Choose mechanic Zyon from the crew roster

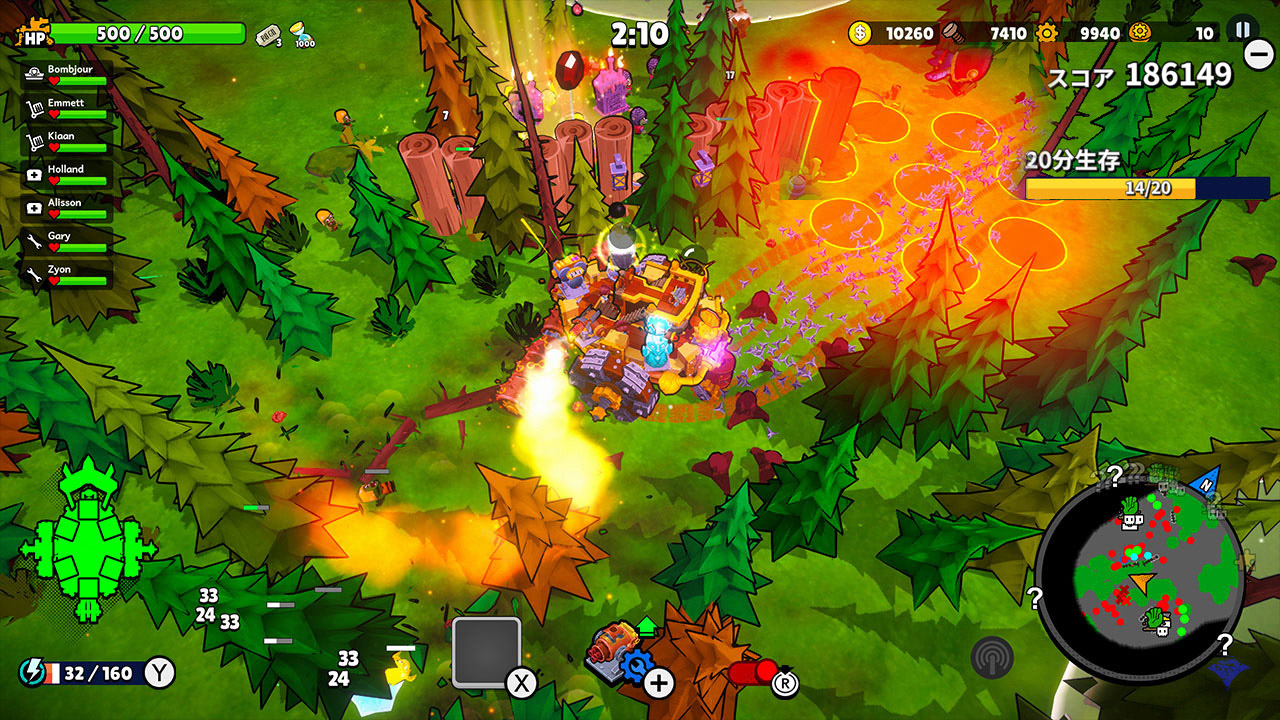click(67, 275)
